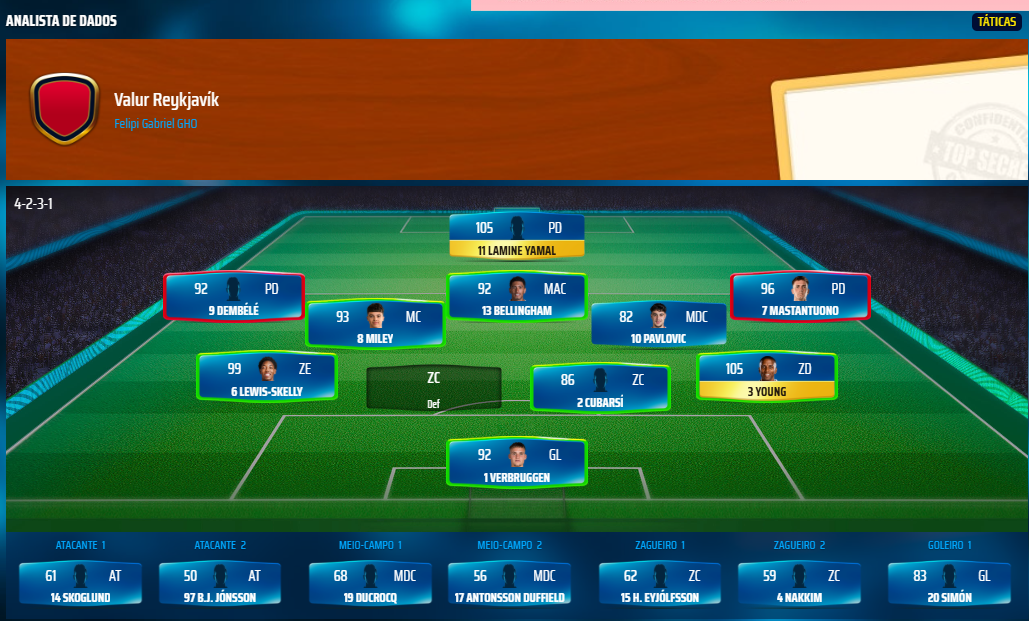Pick substitute Skoglund from the bench

pyautogui.click(x=80, y=584)
